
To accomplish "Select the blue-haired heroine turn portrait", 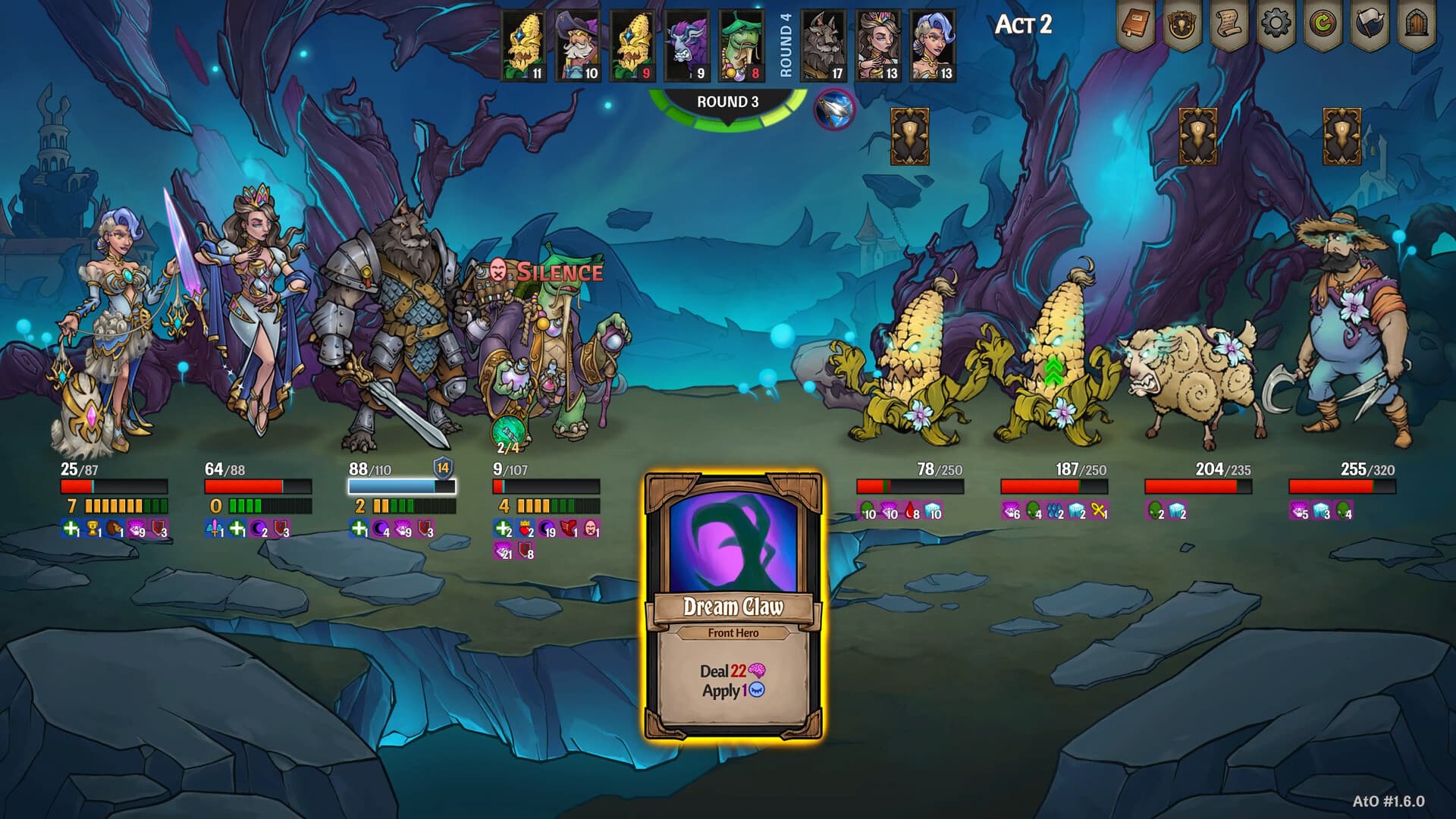I will point(934,46).
